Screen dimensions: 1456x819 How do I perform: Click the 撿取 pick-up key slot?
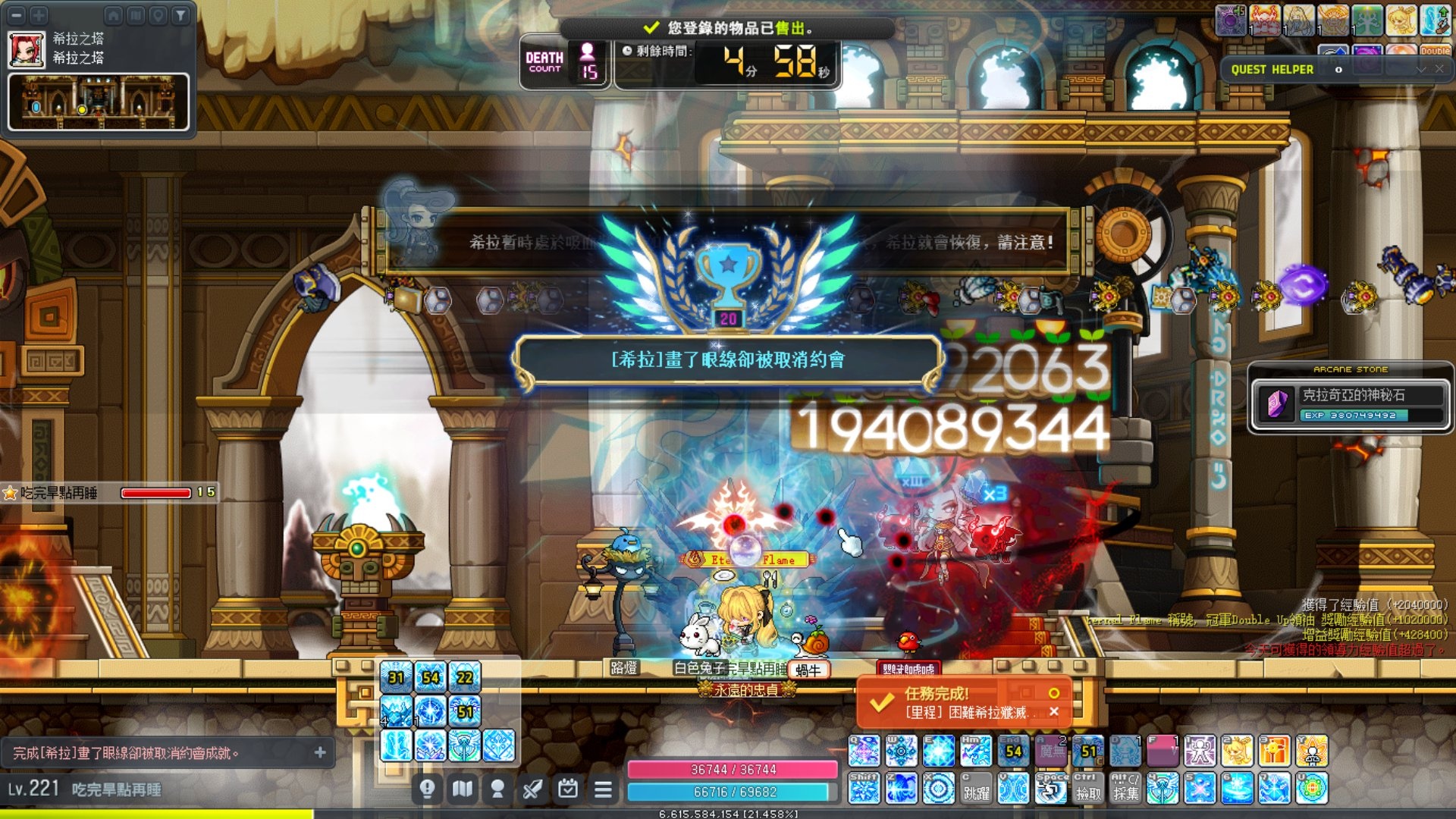pos(1088,788)
